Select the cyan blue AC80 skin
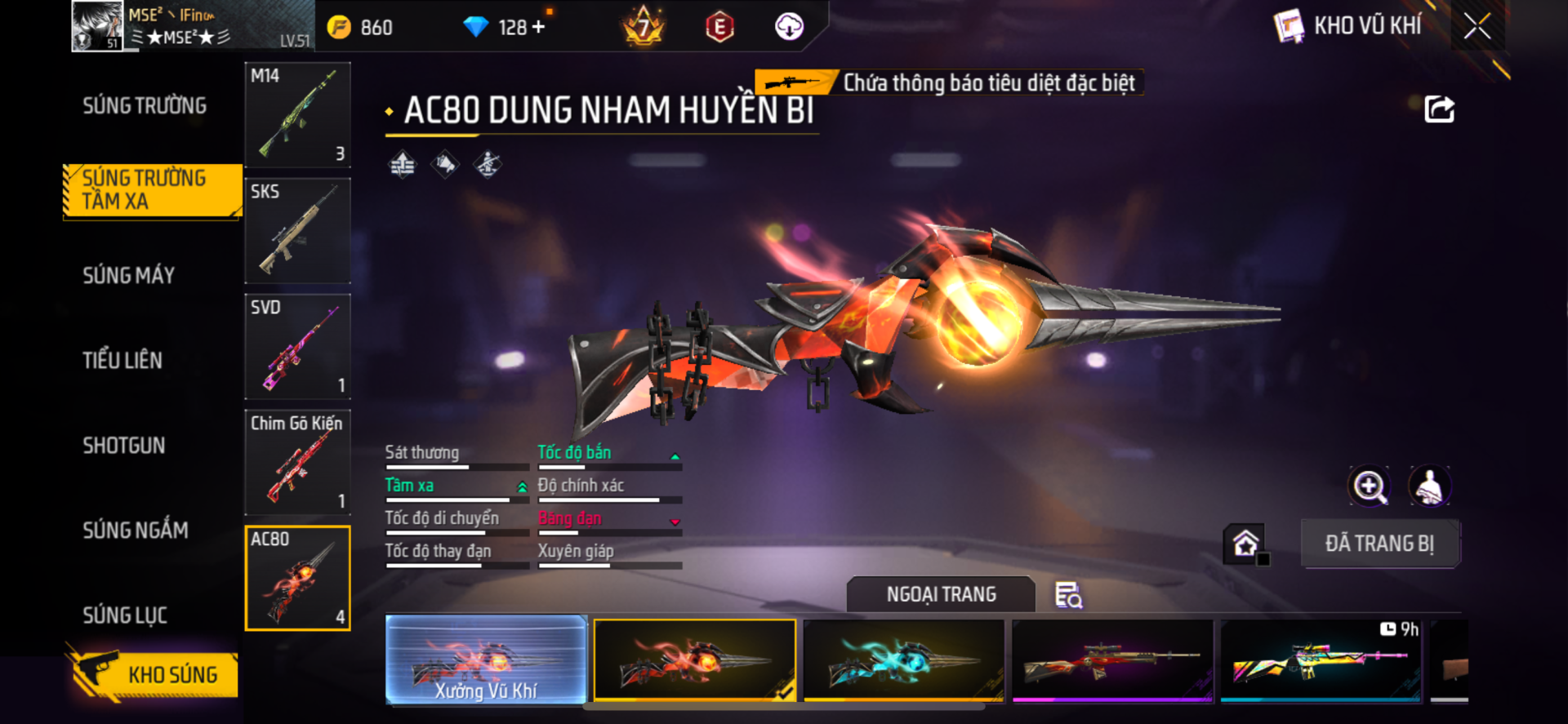 (x=903, y=660)
